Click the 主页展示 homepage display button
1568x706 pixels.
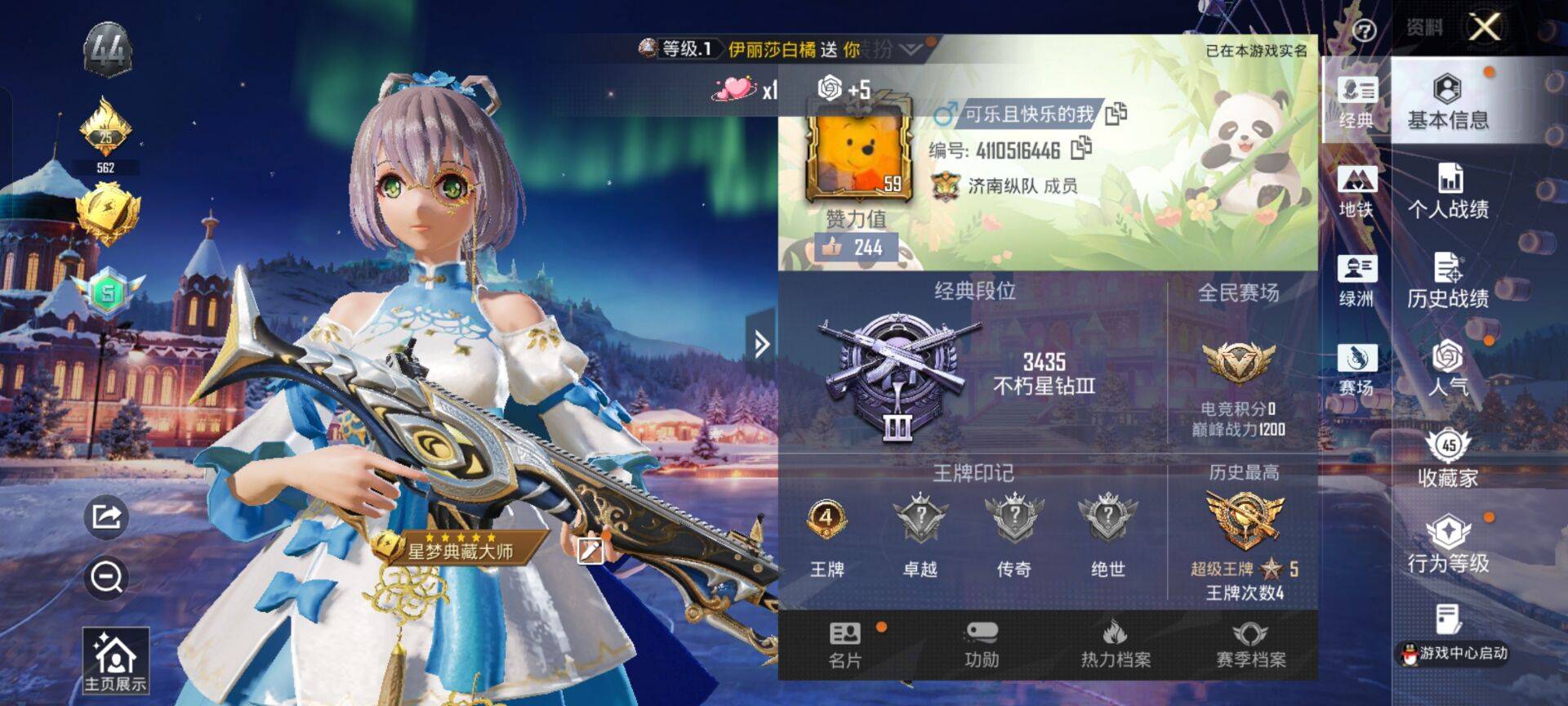coord(115,660)
